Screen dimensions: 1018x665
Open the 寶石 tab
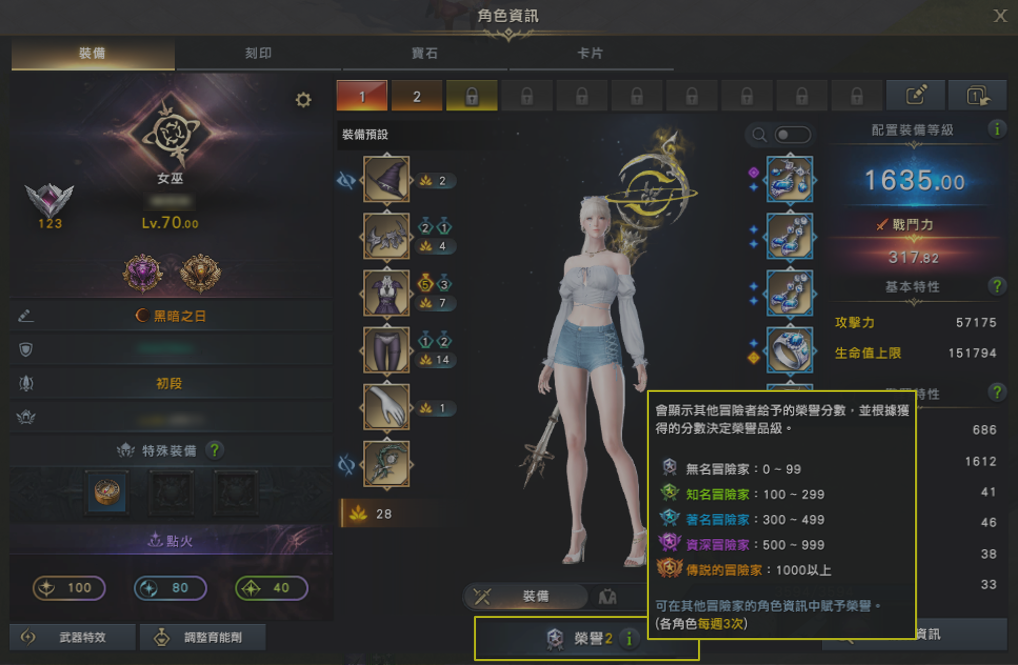425,53
